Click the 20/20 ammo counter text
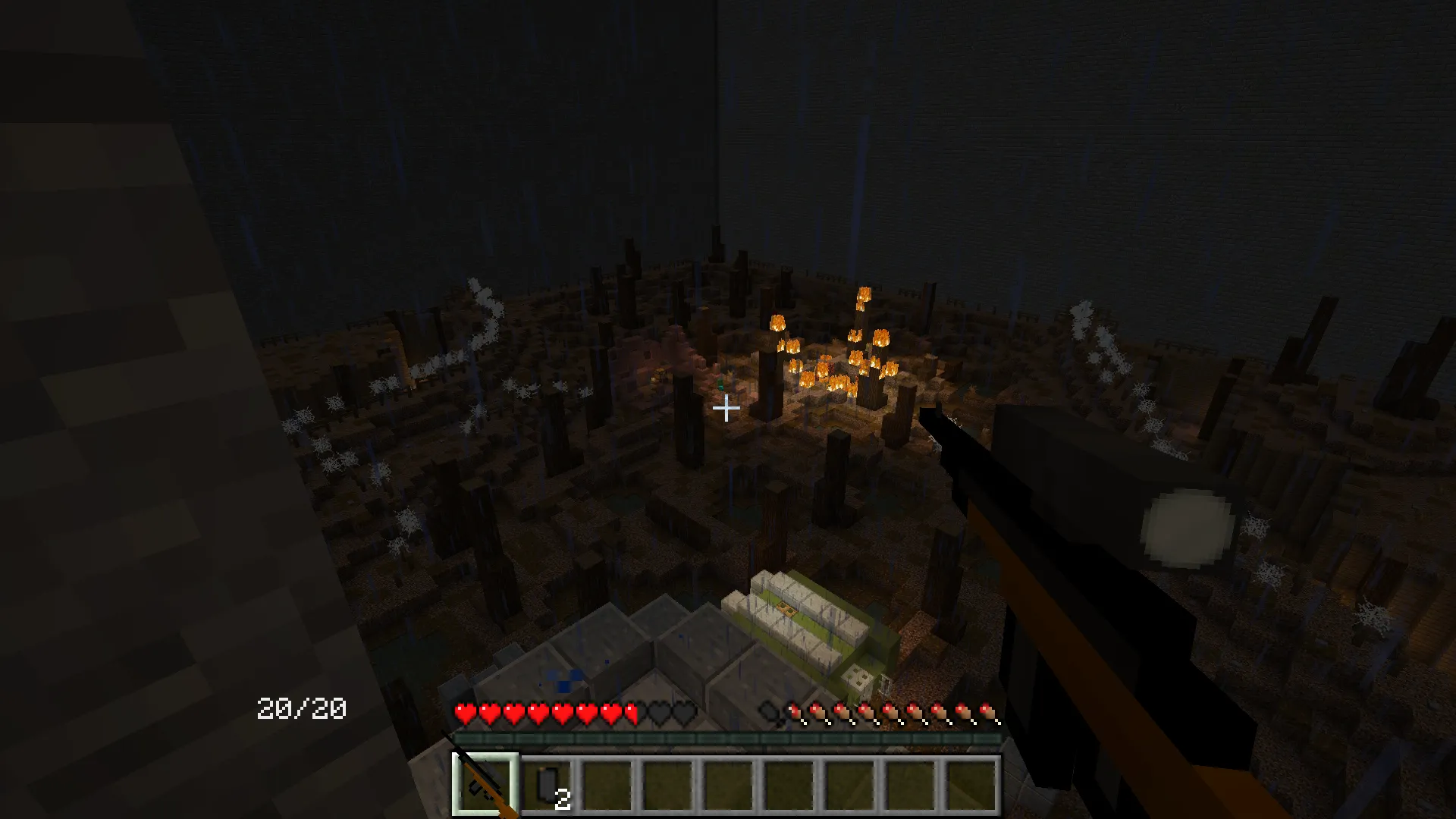This screenshot has width=1456, height=819. click(300, 708)
